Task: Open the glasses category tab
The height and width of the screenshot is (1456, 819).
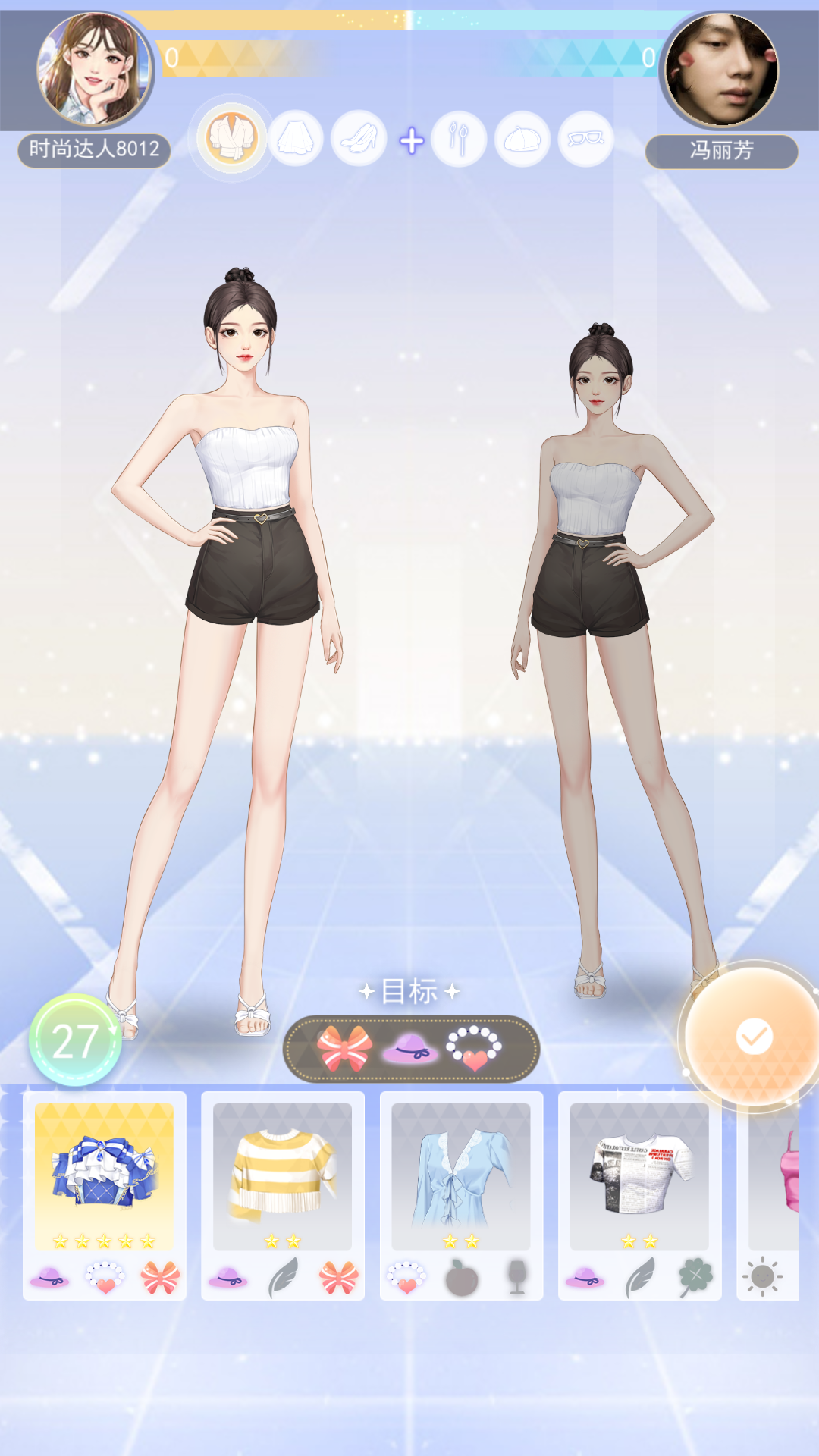Action: 585,140
